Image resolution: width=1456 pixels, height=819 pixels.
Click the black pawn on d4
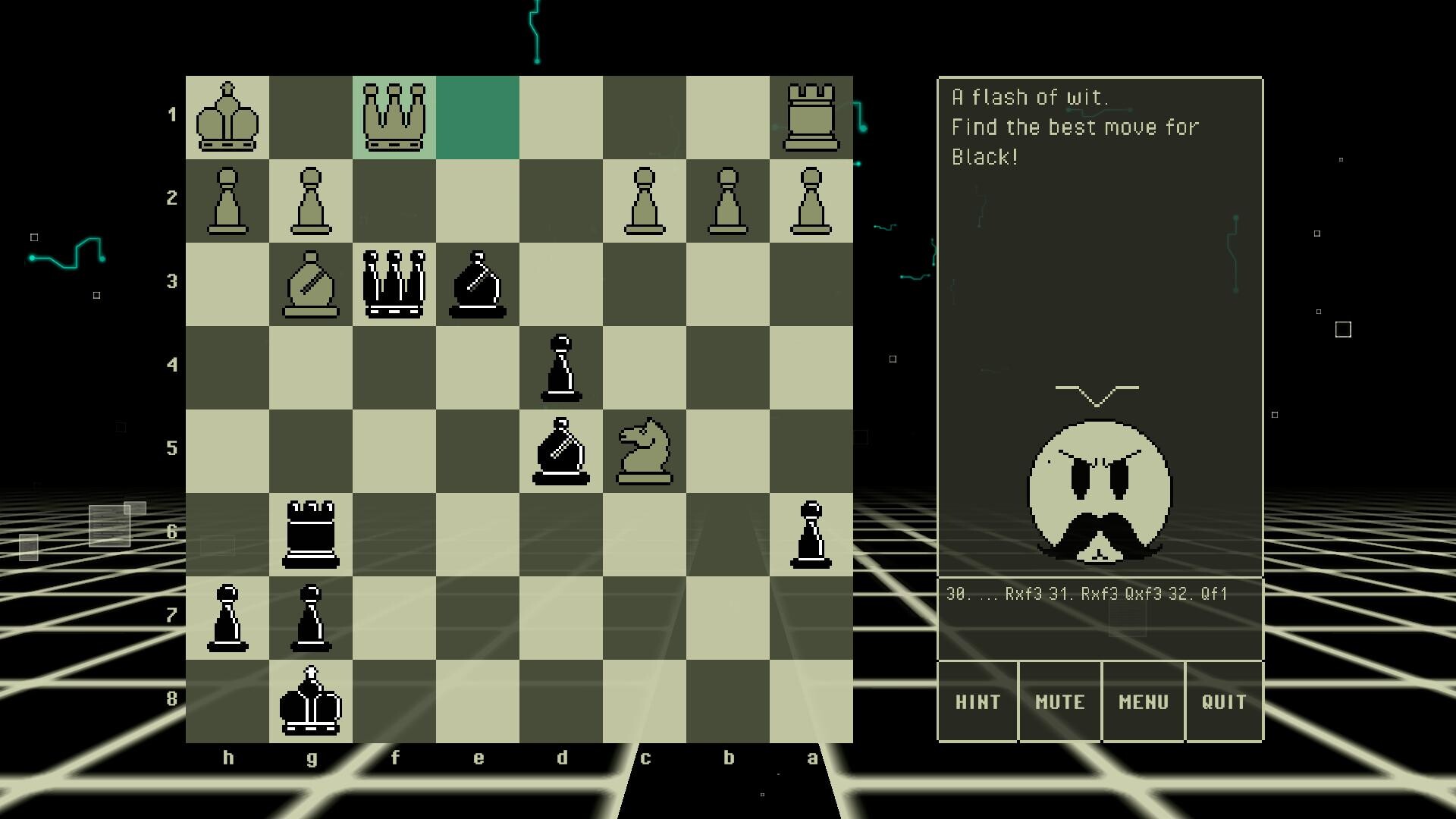pos(561,368)
